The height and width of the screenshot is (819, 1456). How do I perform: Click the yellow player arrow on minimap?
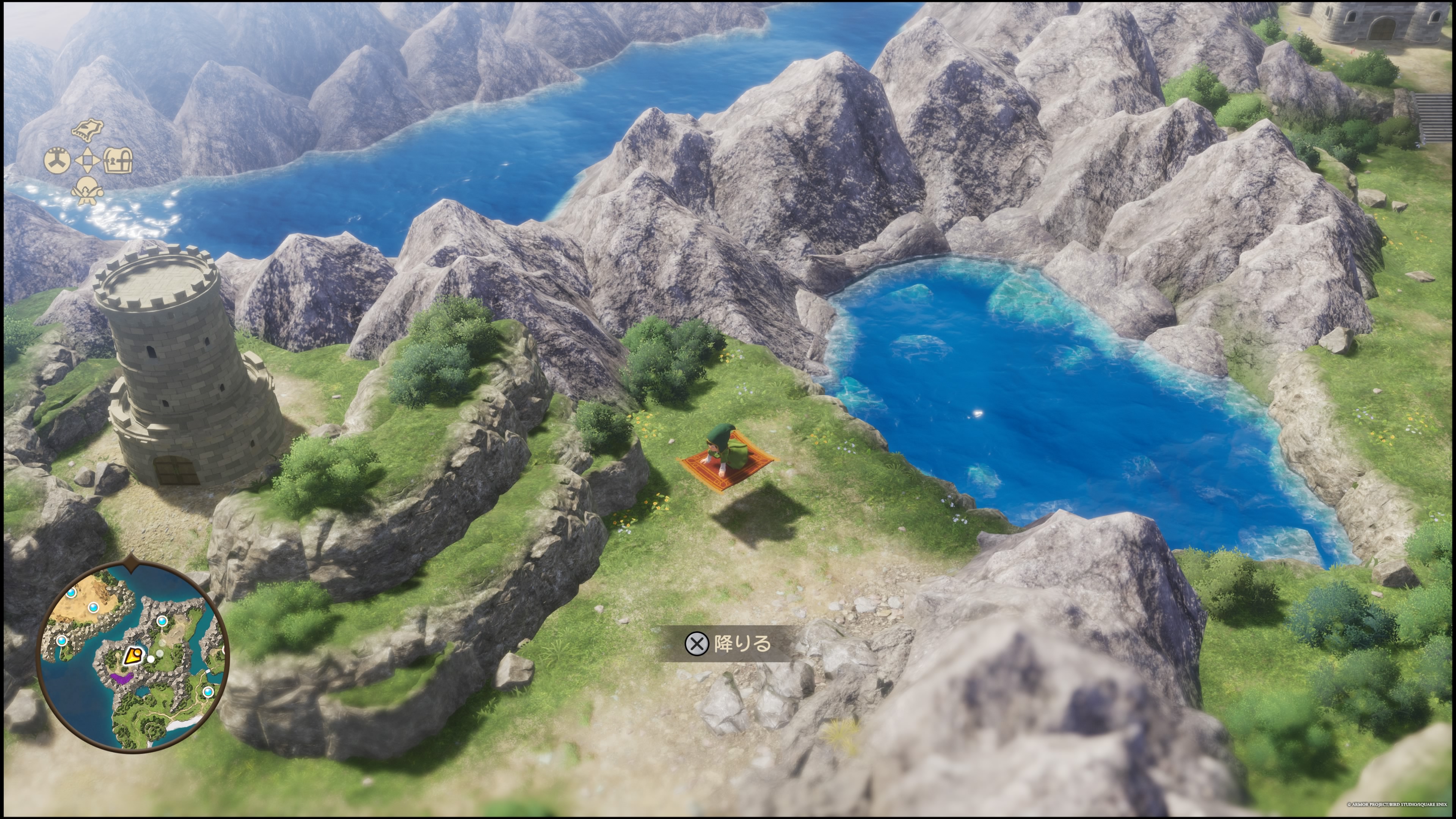point(133,656)
